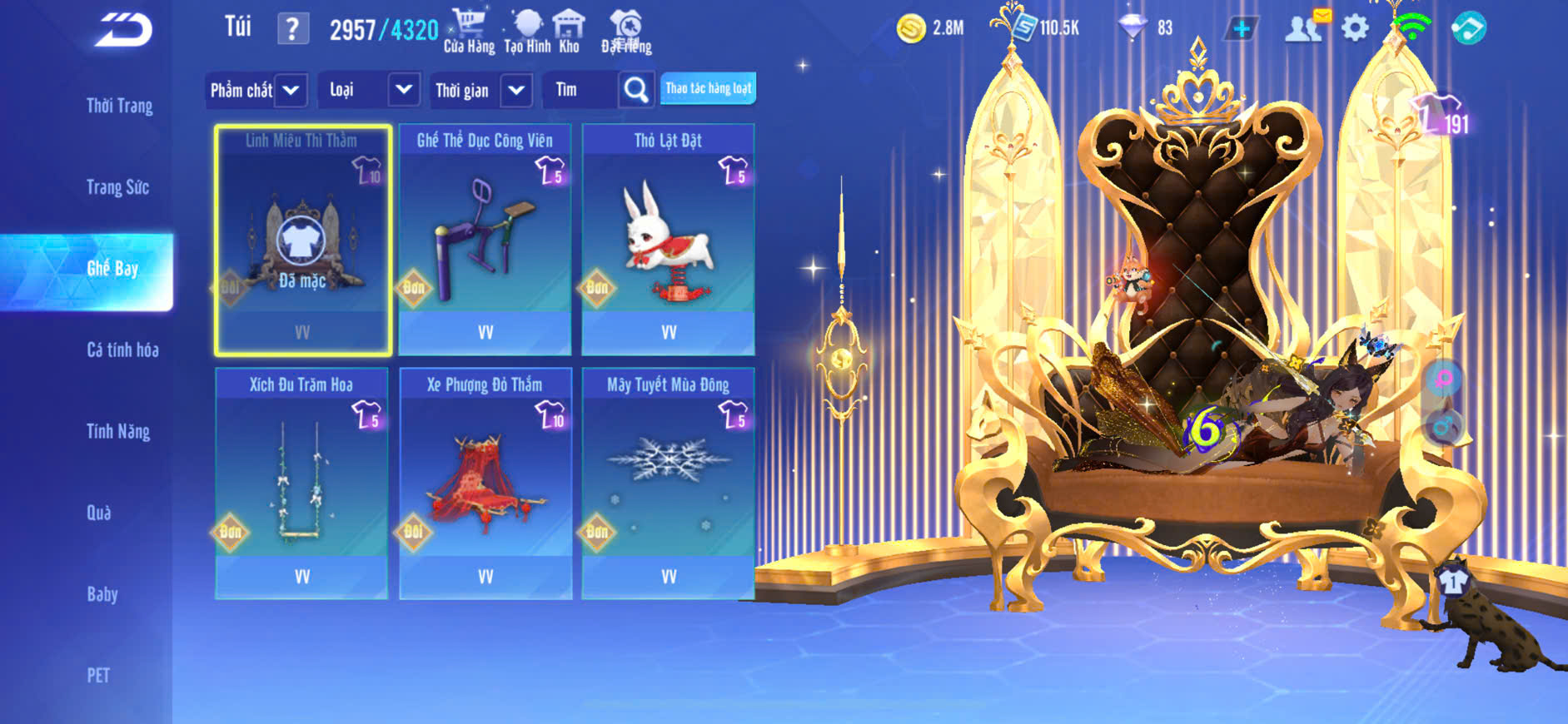Open the PET tab
Viewport: 1568px width, 724px height.
coord(98,675)
